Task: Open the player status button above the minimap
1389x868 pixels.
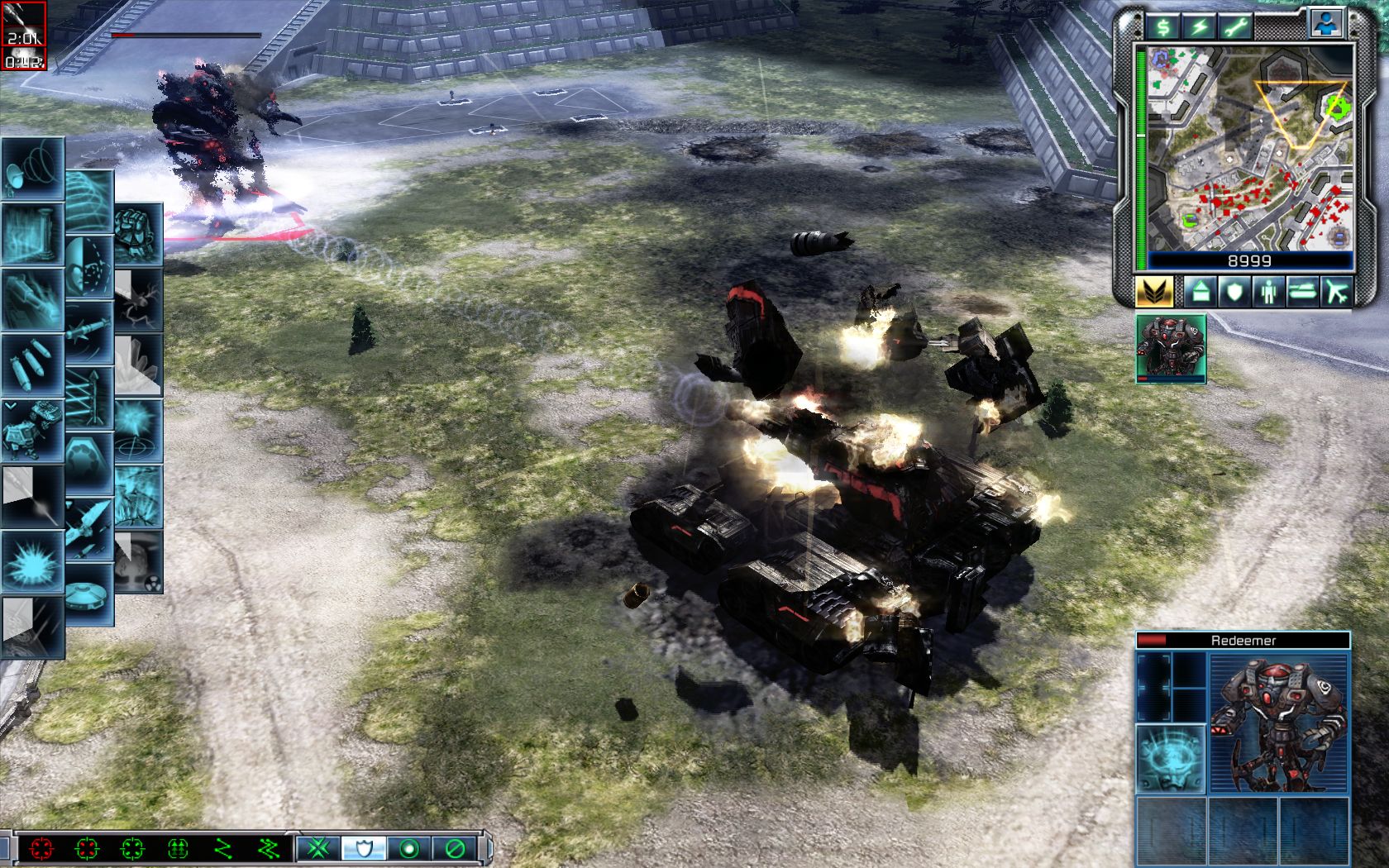Action: point(1325,25)
